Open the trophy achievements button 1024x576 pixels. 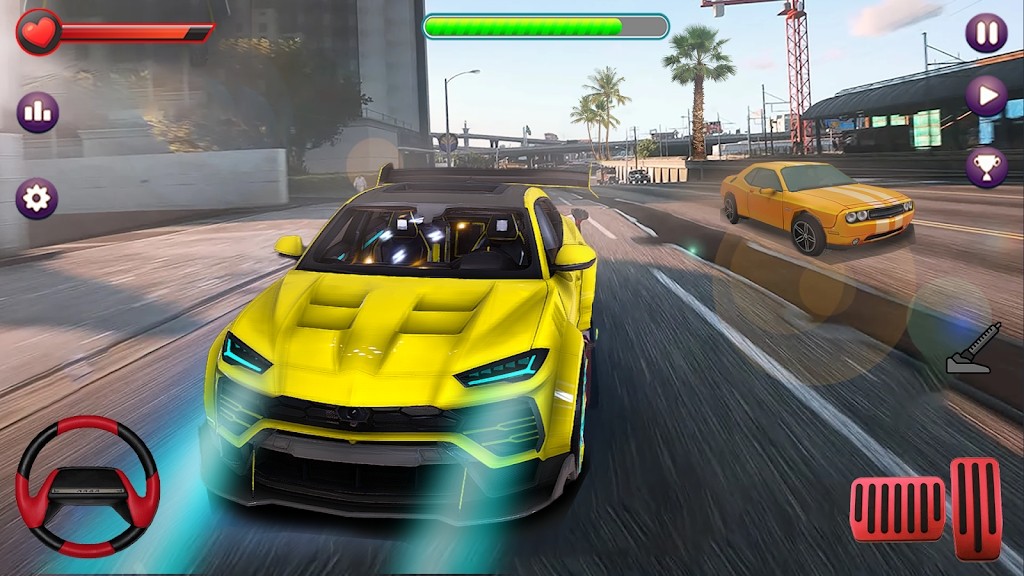pyautogui.click(x=986, y=167)
